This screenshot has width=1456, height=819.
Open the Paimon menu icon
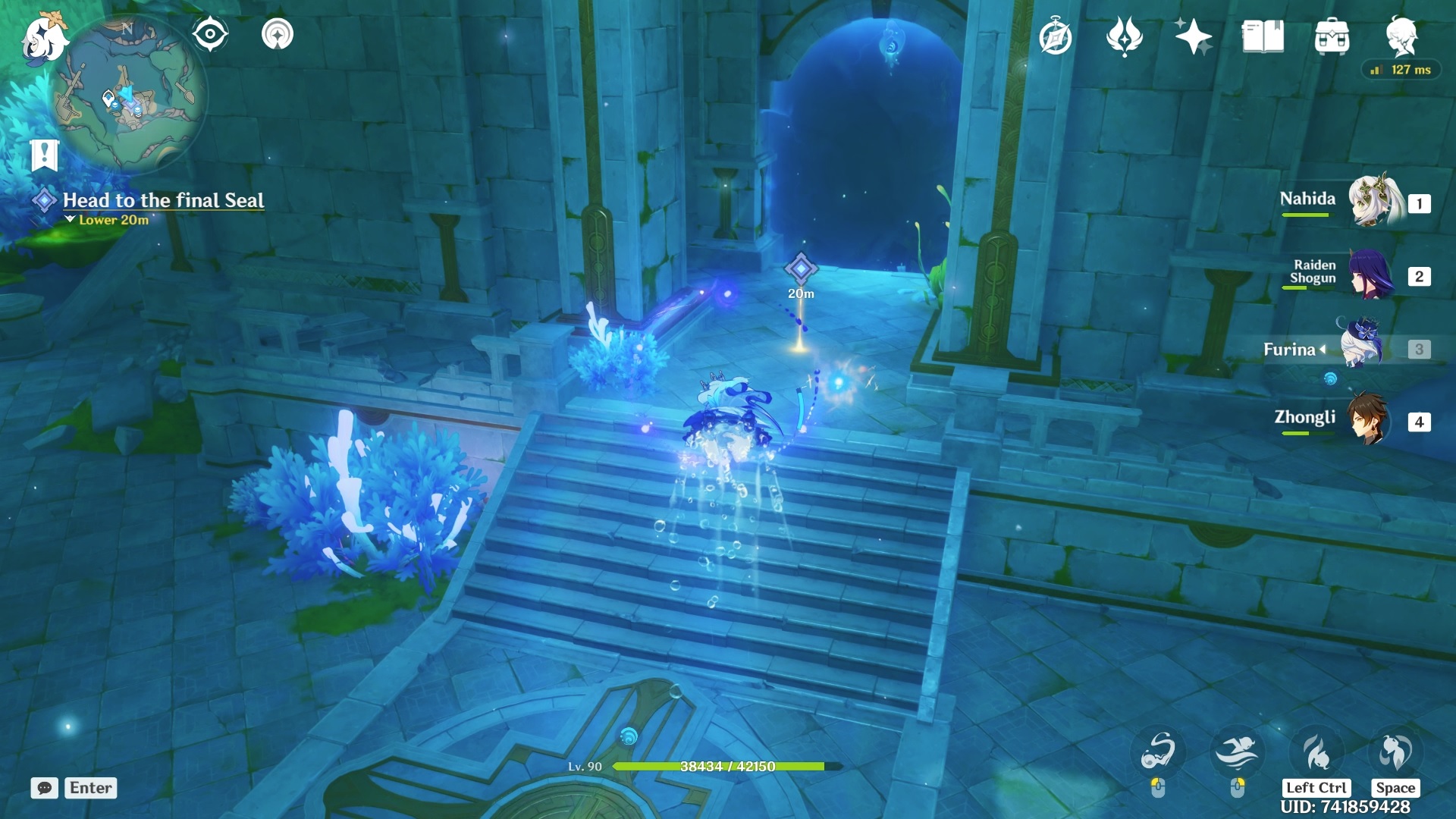pos(43,38)
